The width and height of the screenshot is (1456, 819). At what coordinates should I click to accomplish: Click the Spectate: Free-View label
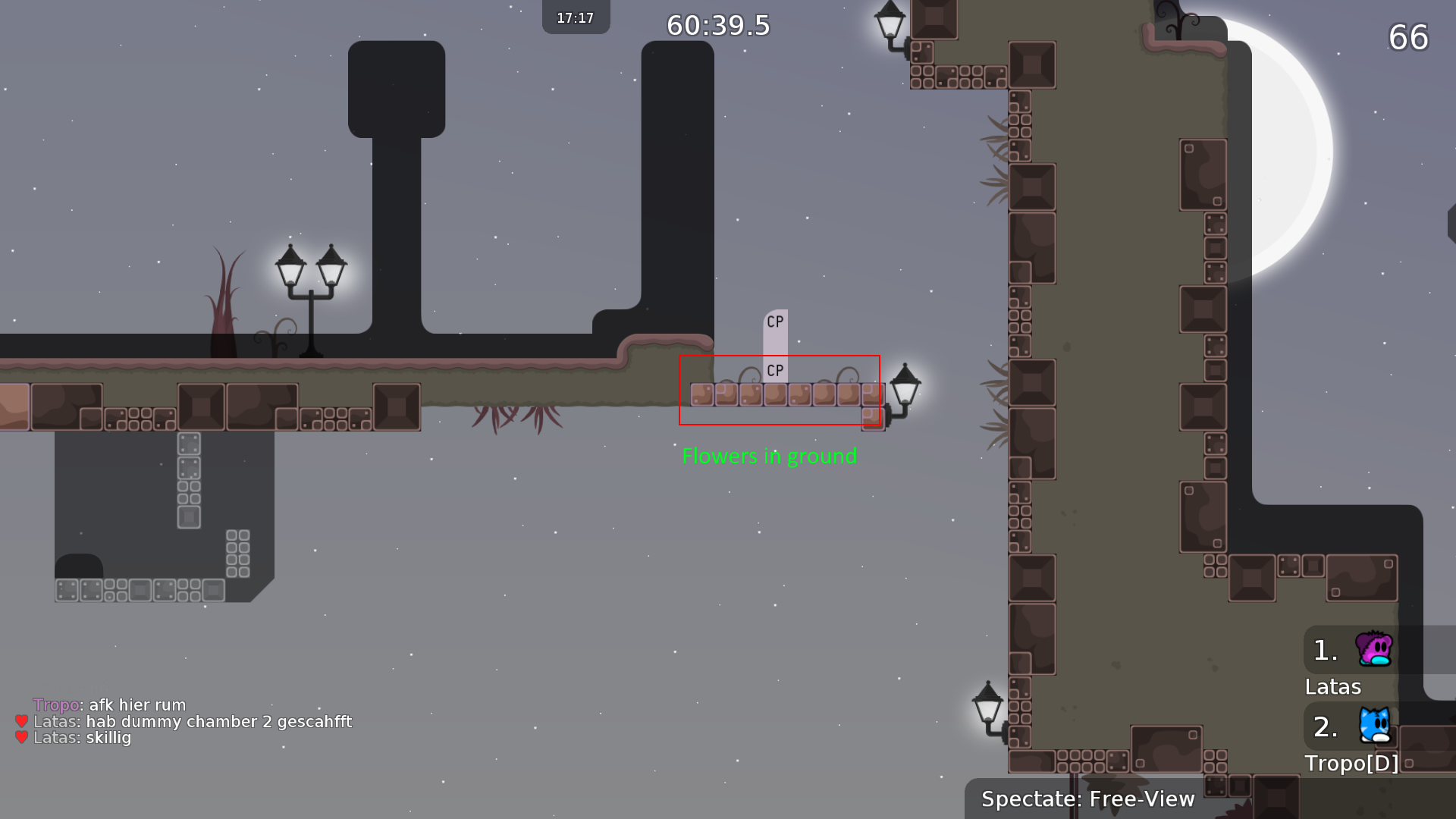click(1087, 799)
